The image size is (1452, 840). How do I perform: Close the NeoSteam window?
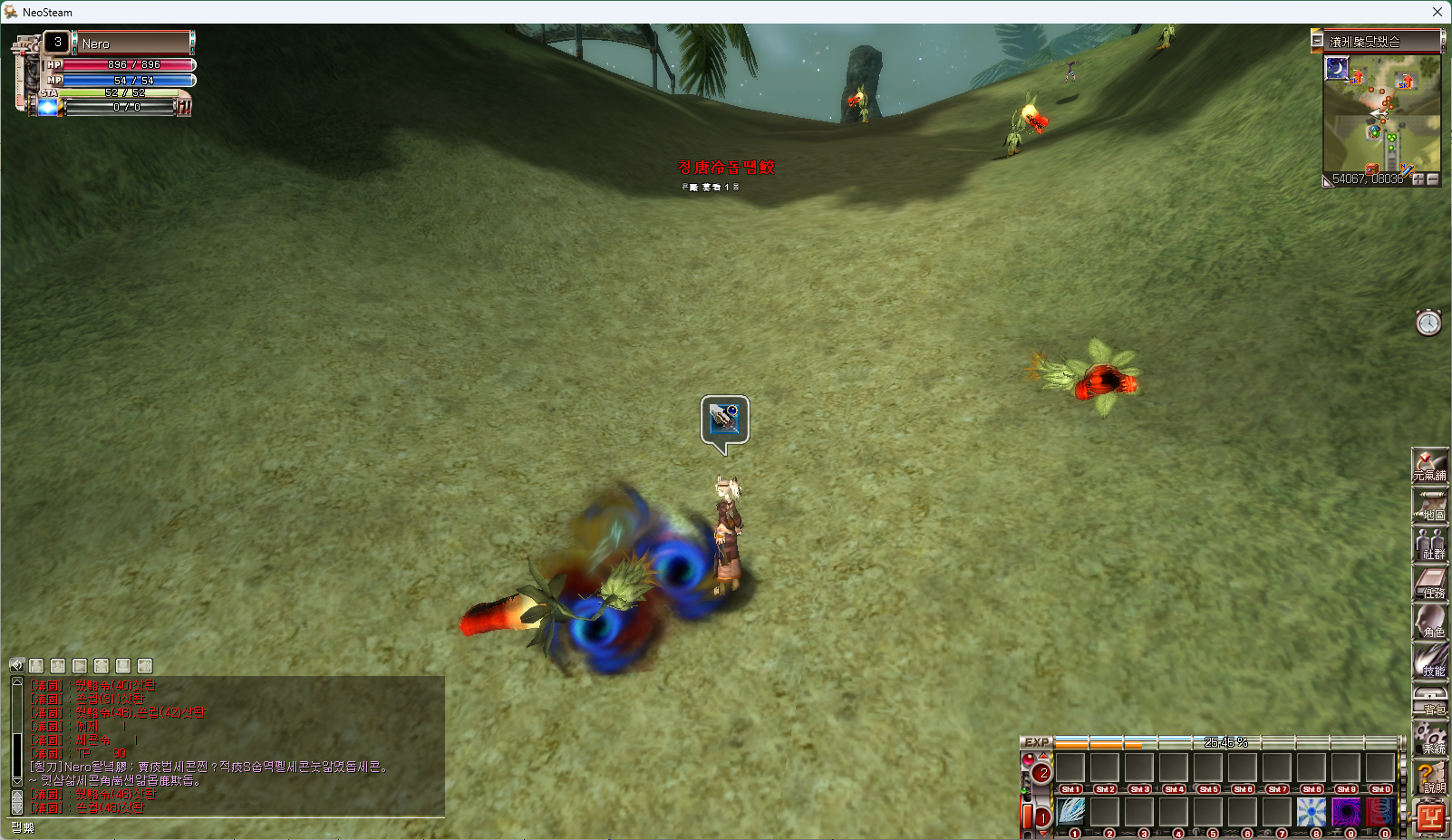point(1437,12)
